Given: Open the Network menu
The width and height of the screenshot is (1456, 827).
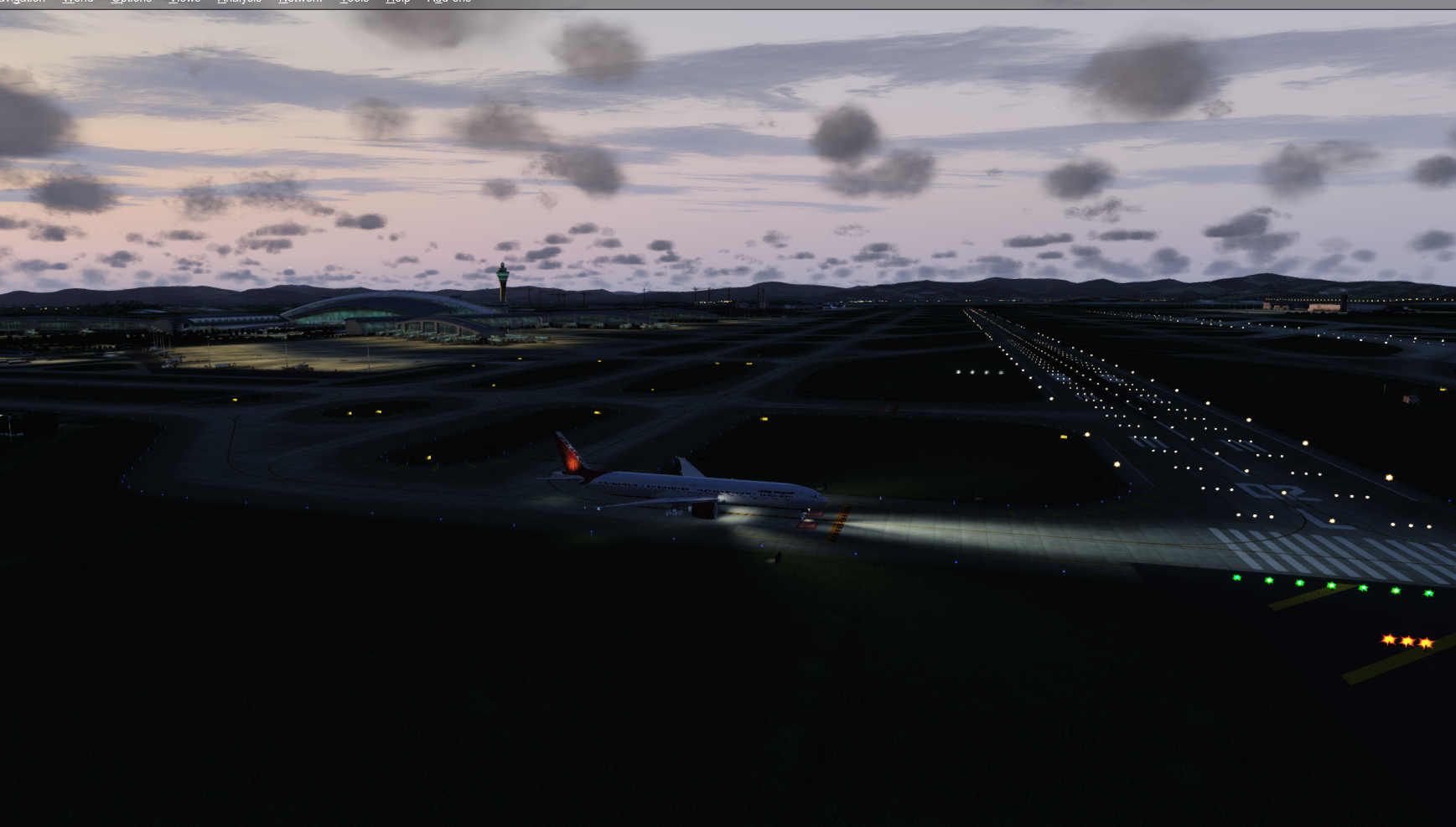Looking at the screenshot, I should coord(300,3).
